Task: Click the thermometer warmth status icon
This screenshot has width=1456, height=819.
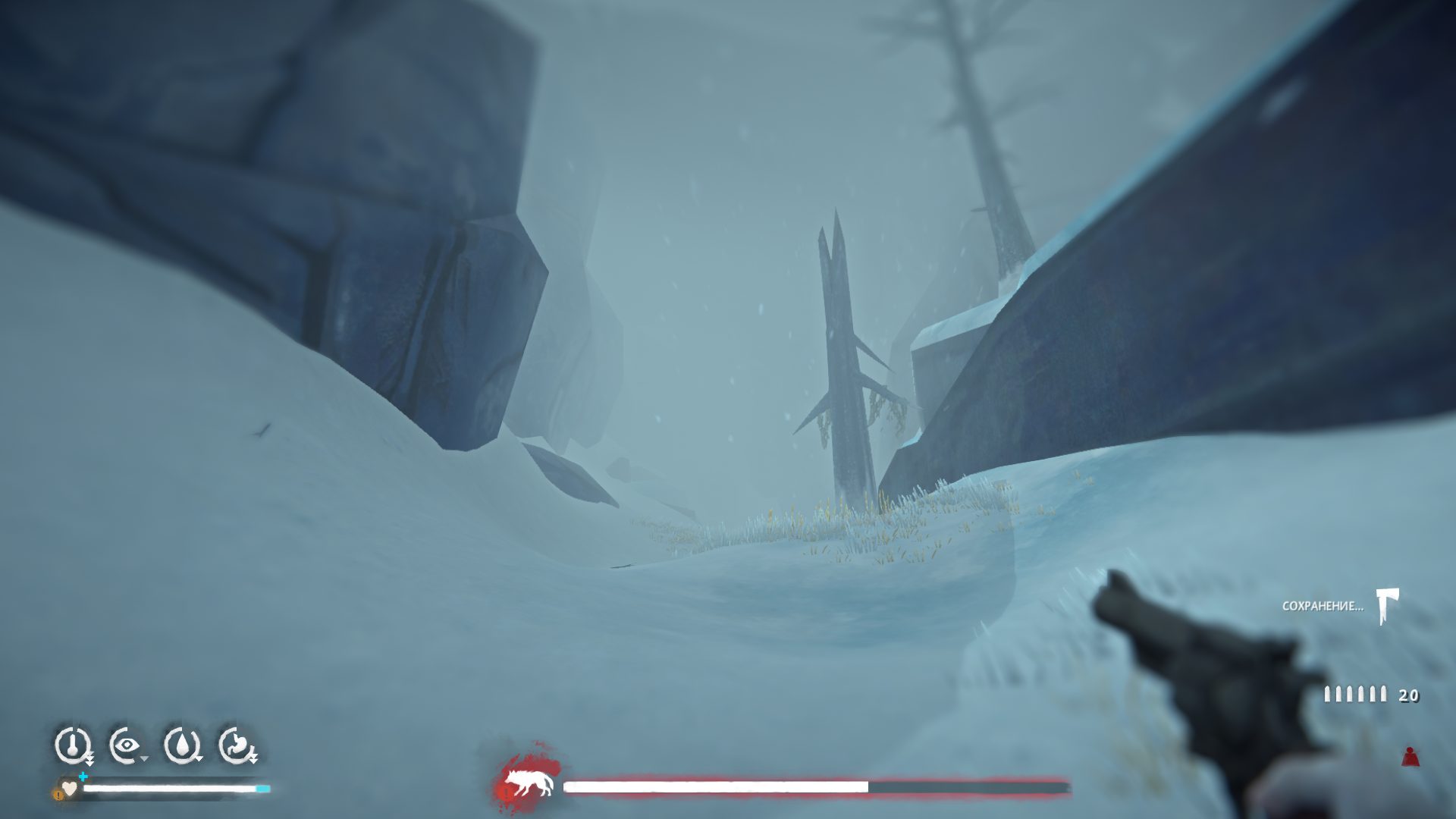Action: [x=72, y=745]
